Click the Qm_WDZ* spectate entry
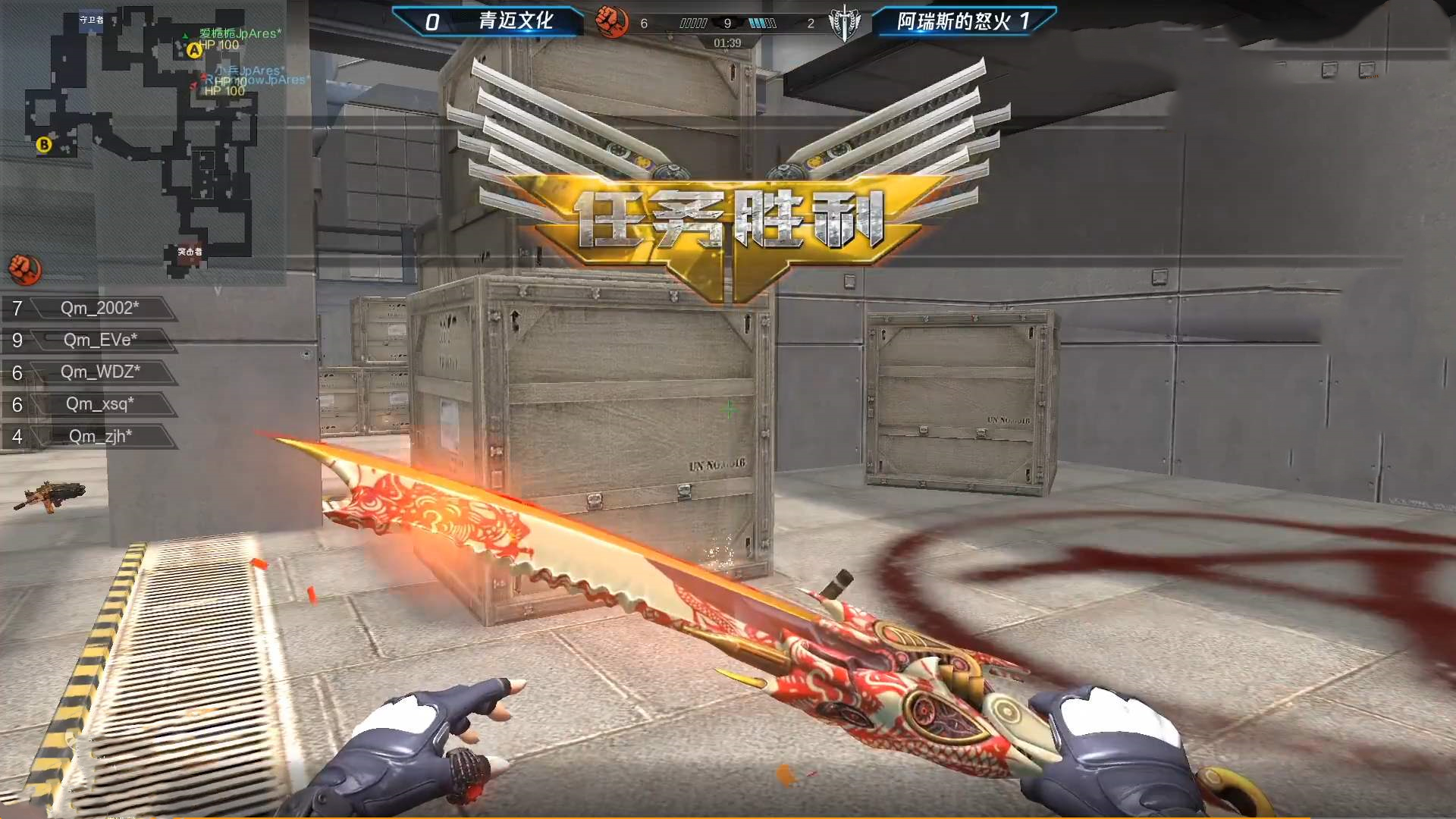The width and height of the screenshot is (1456, 819). point(100,372)
